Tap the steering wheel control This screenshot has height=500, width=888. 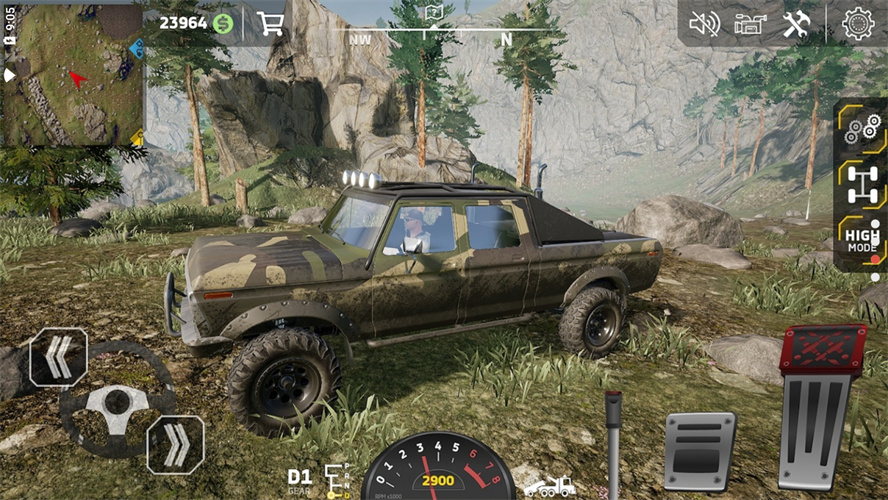117,402
